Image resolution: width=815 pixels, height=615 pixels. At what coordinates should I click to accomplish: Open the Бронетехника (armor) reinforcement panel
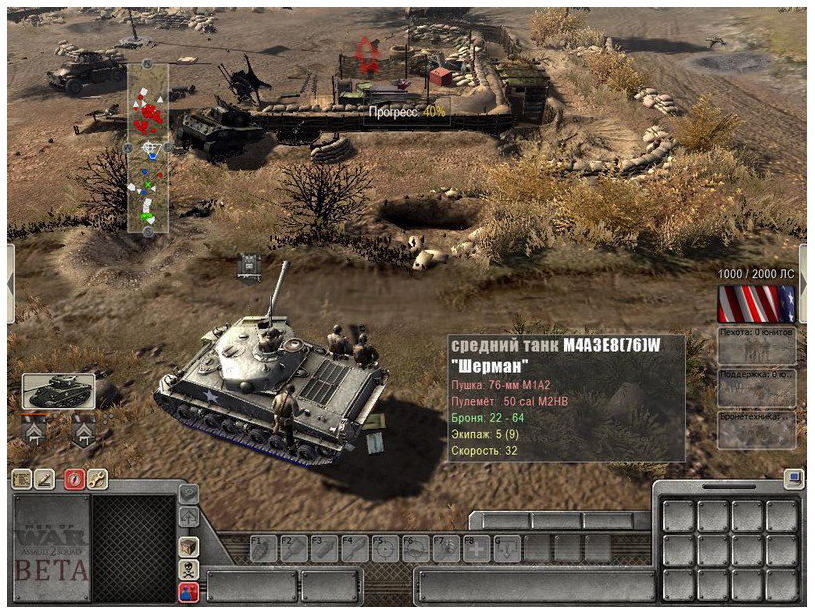(x=757, y=429)
